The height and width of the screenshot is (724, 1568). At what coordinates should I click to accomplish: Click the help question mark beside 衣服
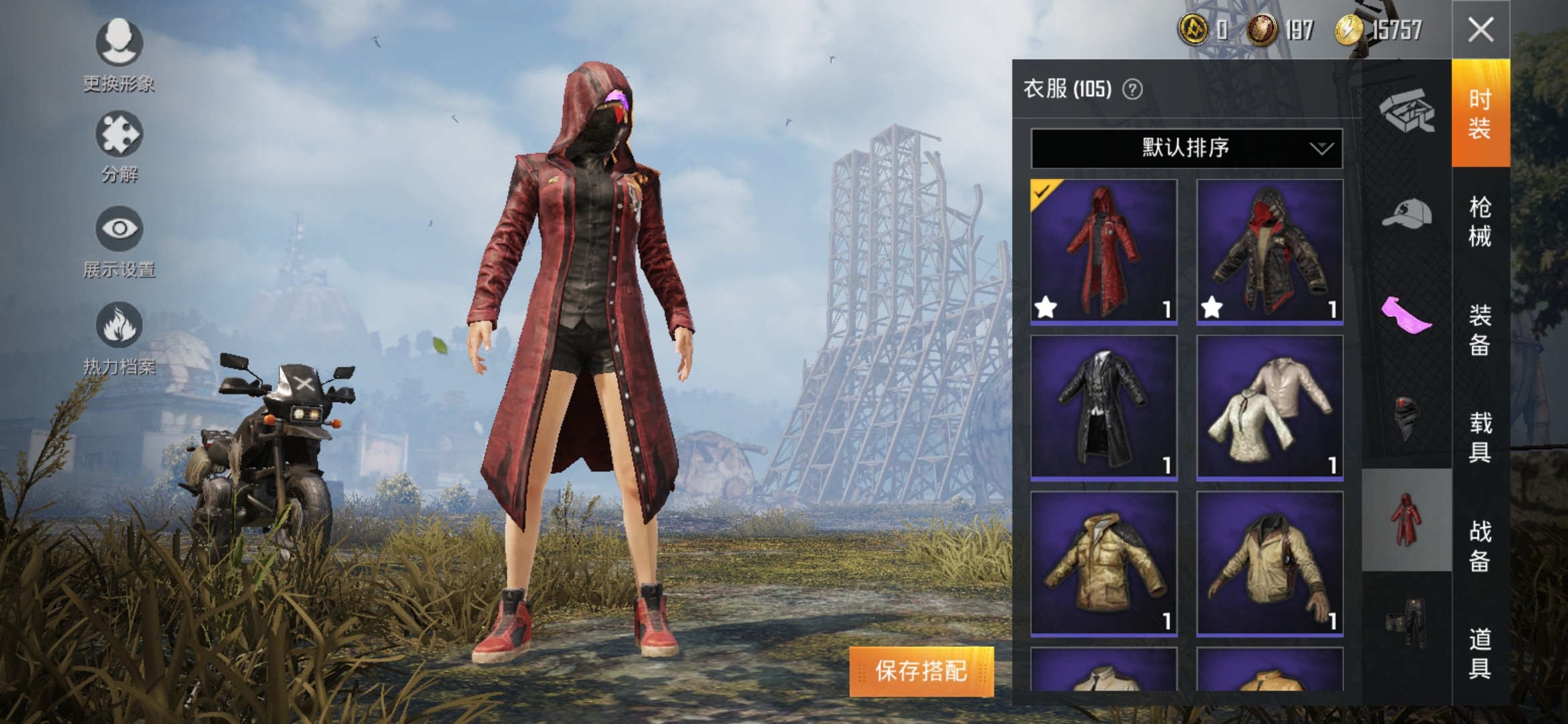(x=1132, y=89)
